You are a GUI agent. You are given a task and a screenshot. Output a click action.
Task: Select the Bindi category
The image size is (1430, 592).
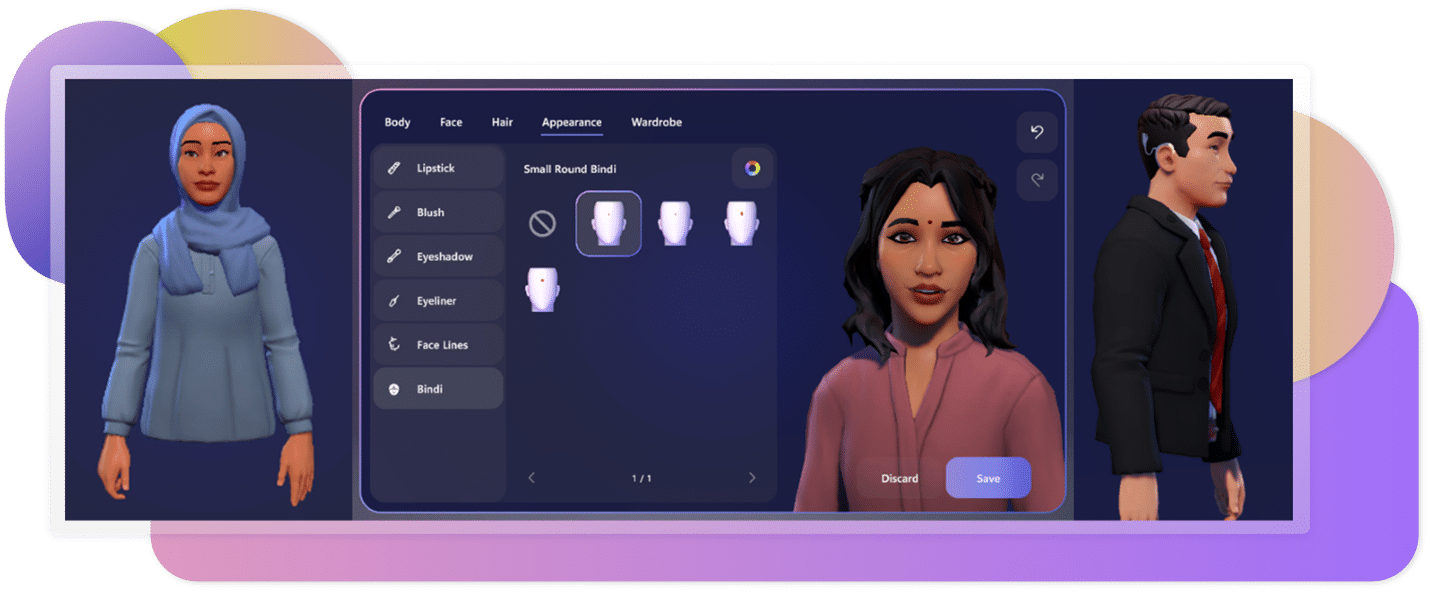tap(438, 389)
